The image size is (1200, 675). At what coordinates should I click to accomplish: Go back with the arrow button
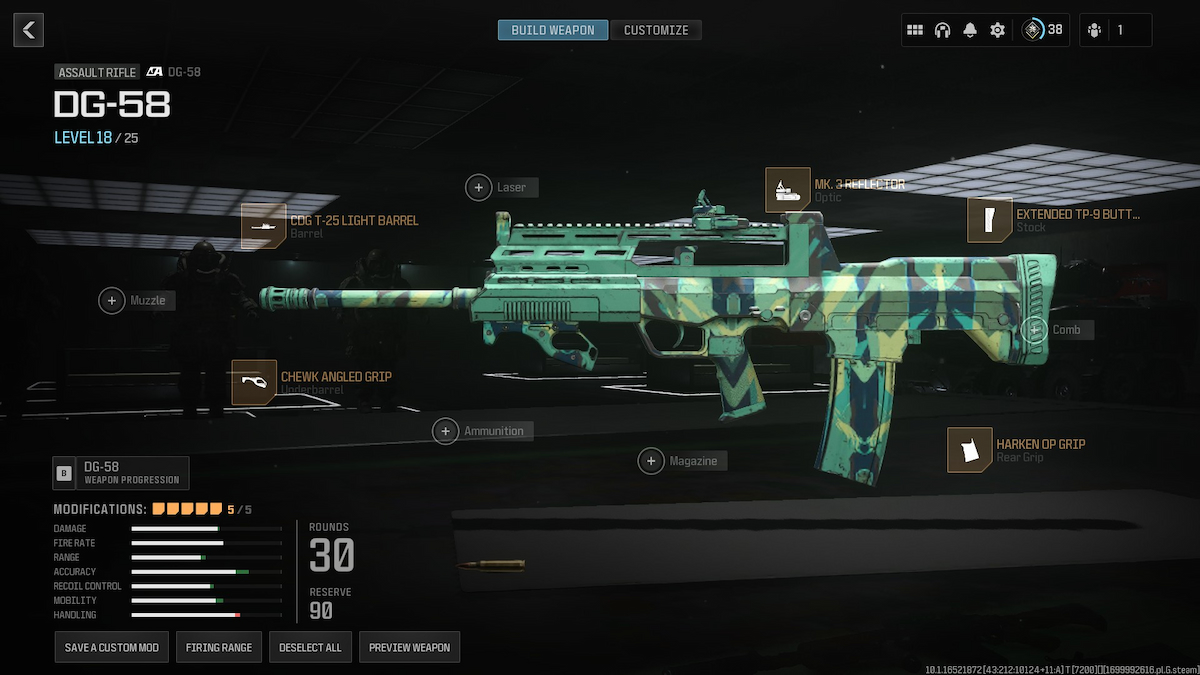click(28, 30)
